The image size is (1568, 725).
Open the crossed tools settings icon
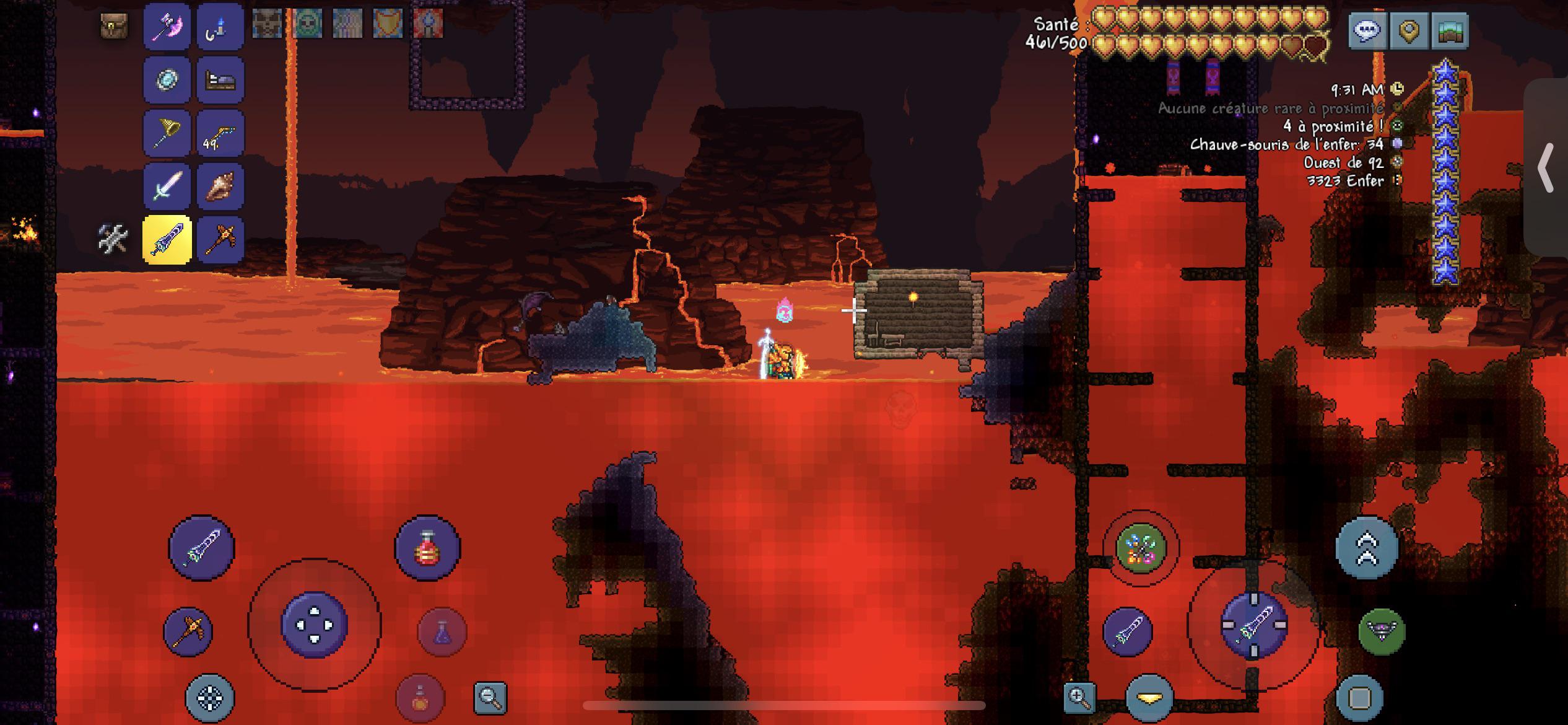click(113, 239)
